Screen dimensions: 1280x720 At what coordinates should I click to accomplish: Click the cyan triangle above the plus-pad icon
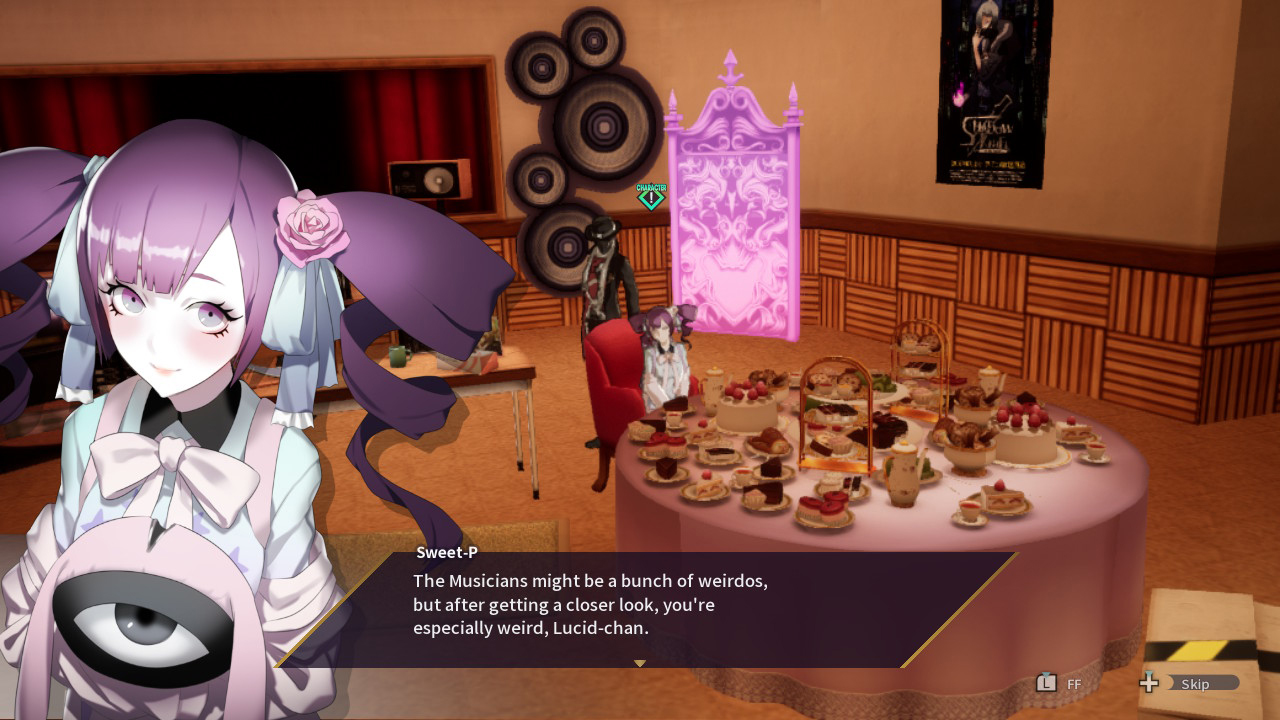[1149, 674]
